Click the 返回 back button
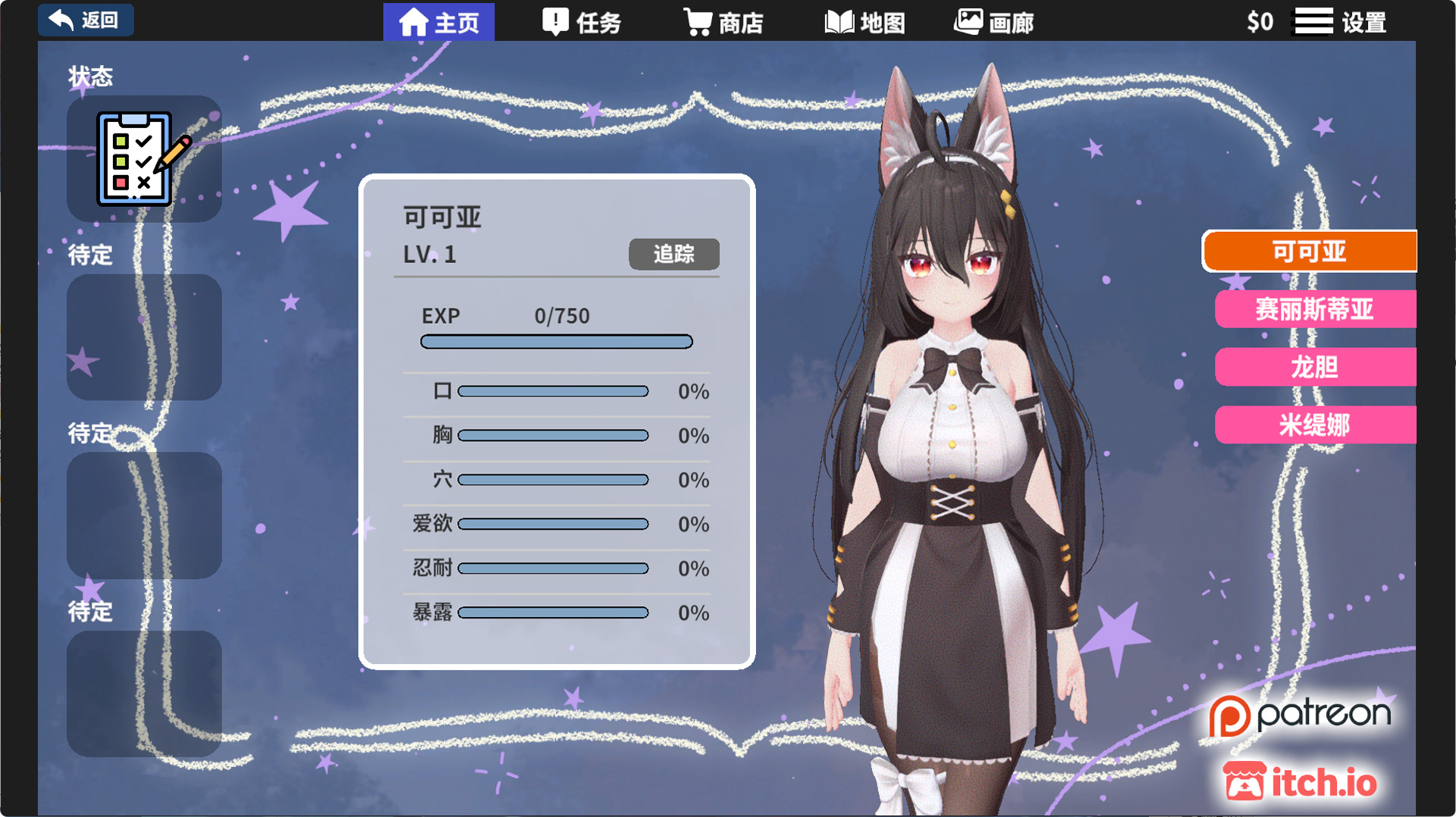The width and height of the screenshot is (1456, 817). point(86,20)
